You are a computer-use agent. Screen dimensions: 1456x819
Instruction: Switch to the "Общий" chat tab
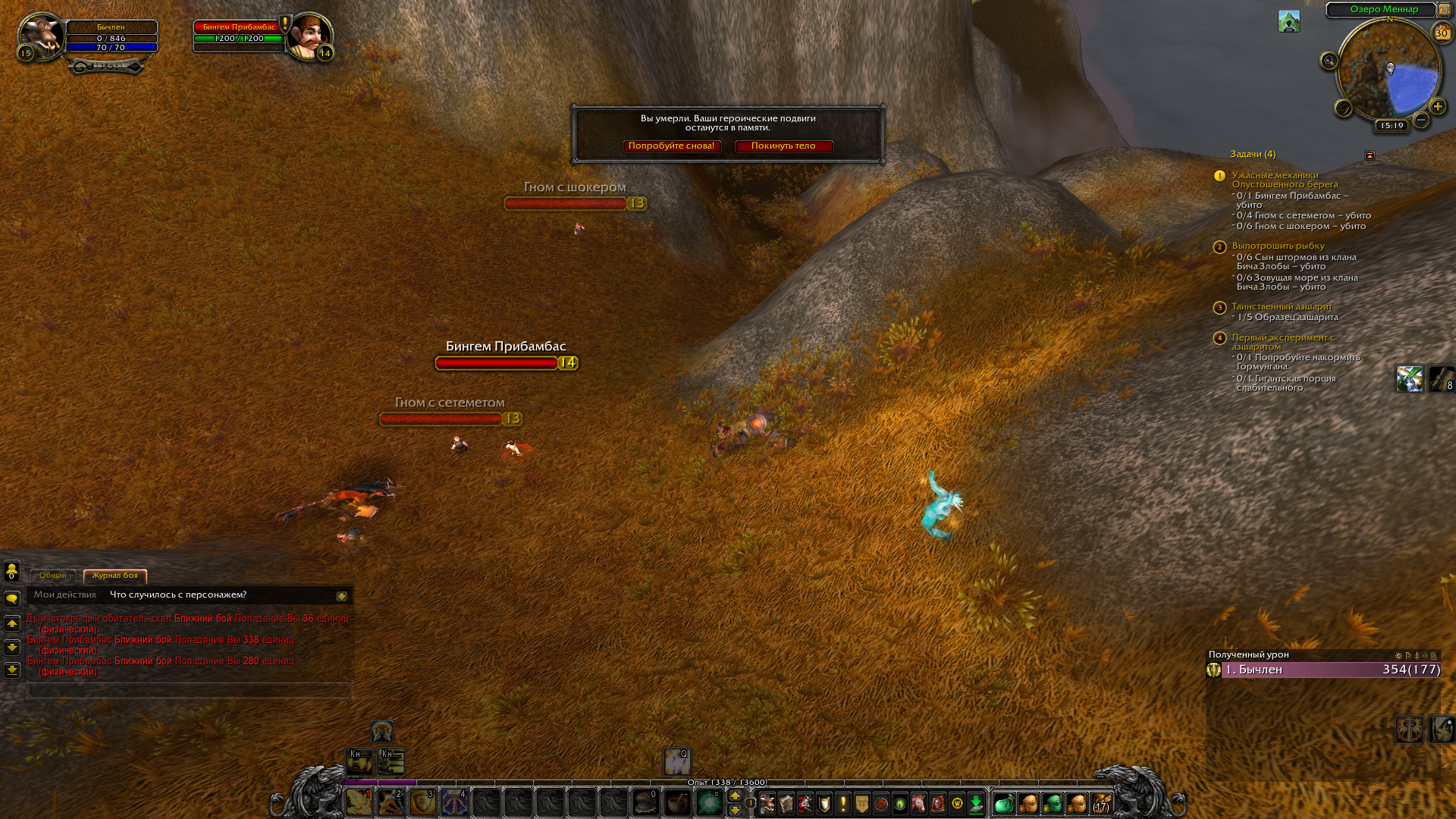[53, 576]
